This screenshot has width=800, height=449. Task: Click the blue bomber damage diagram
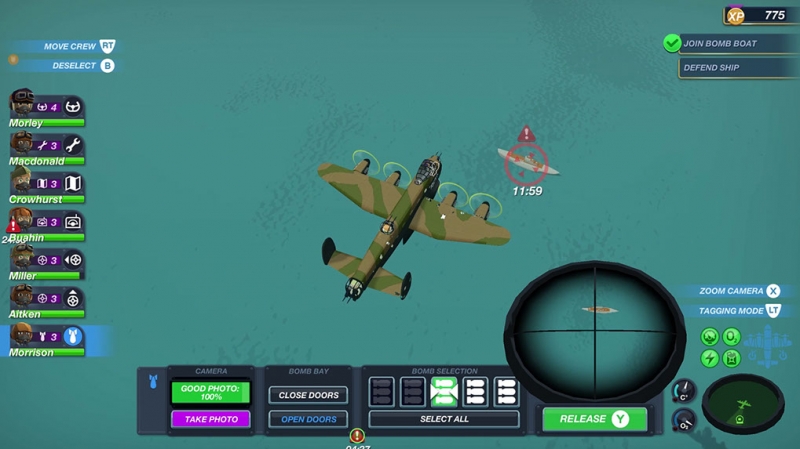769,346
